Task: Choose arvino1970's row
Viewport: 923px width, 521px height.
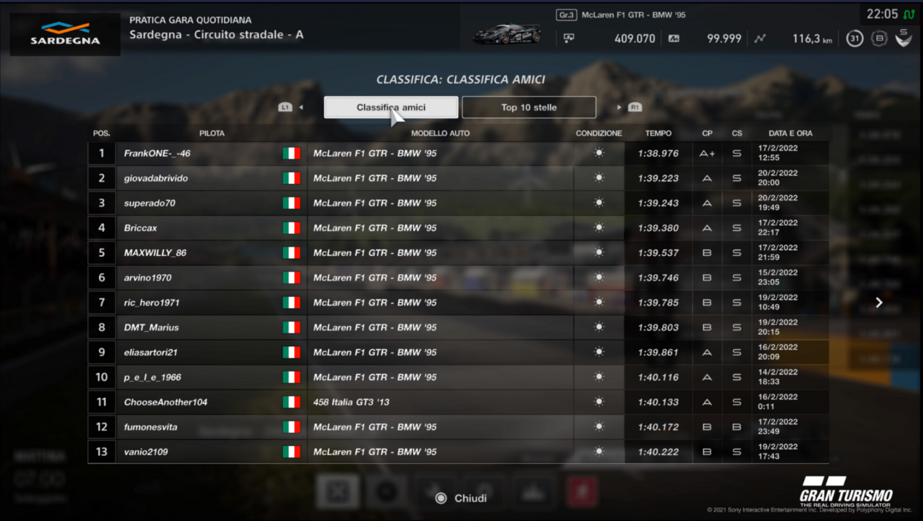Action: coord(458,278)
